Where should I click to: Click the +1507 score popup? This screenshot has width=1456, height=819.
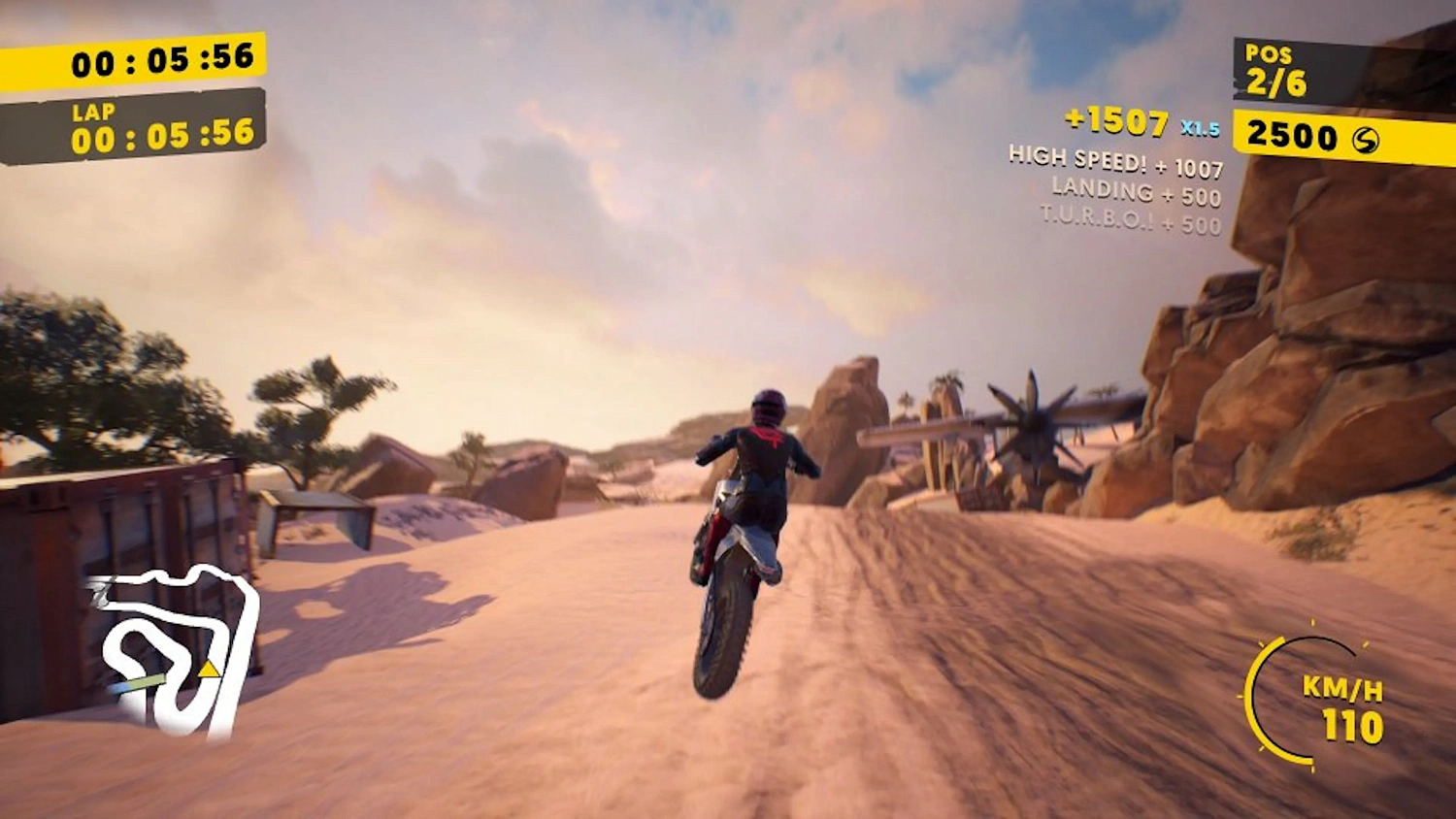pyautogui.click(x=1117, y=124)
